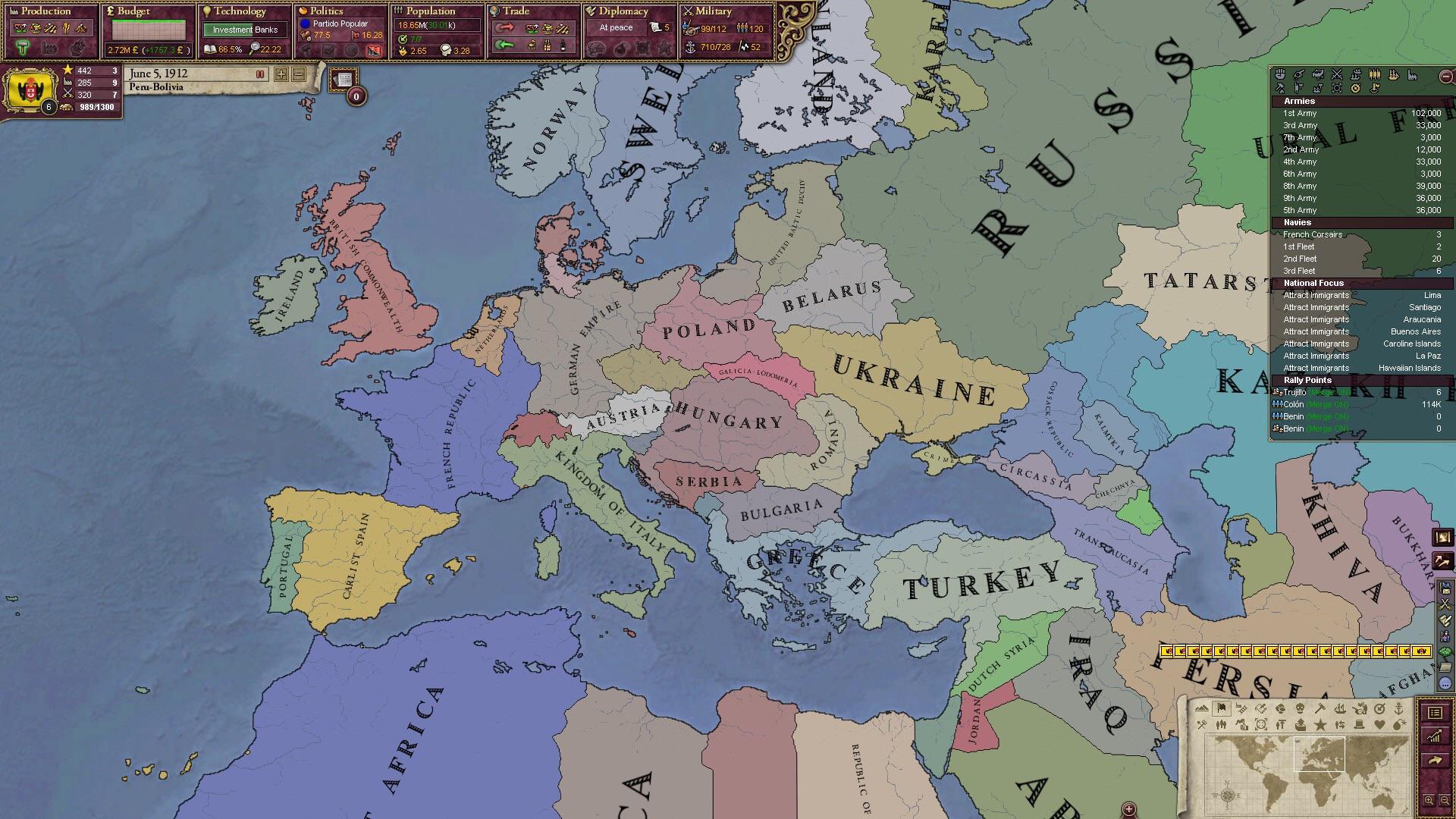Open the infrastructure map mode
Image resolution: width=1456 pixels, height=819 pixels.
click(1242, 710)
